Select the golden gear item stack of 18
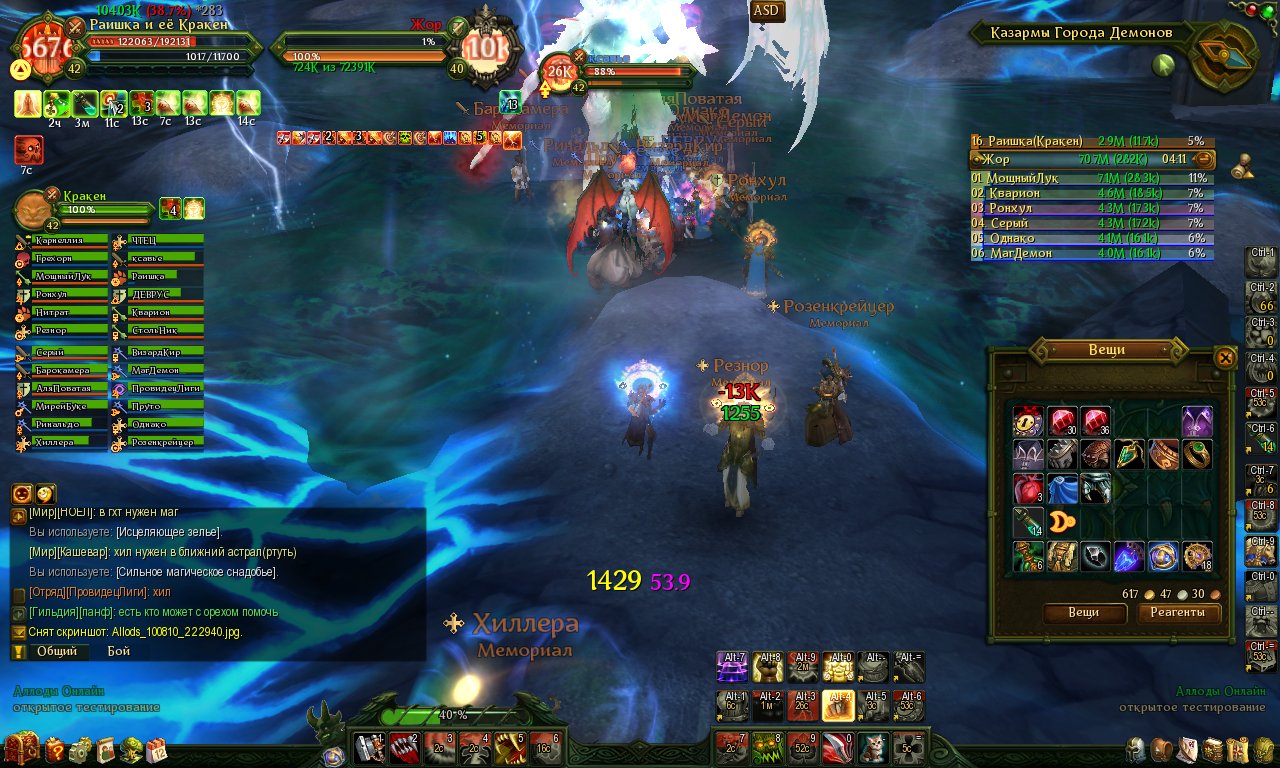The width and height of the screenshot is (1280, 768). tap(1198, 556)
